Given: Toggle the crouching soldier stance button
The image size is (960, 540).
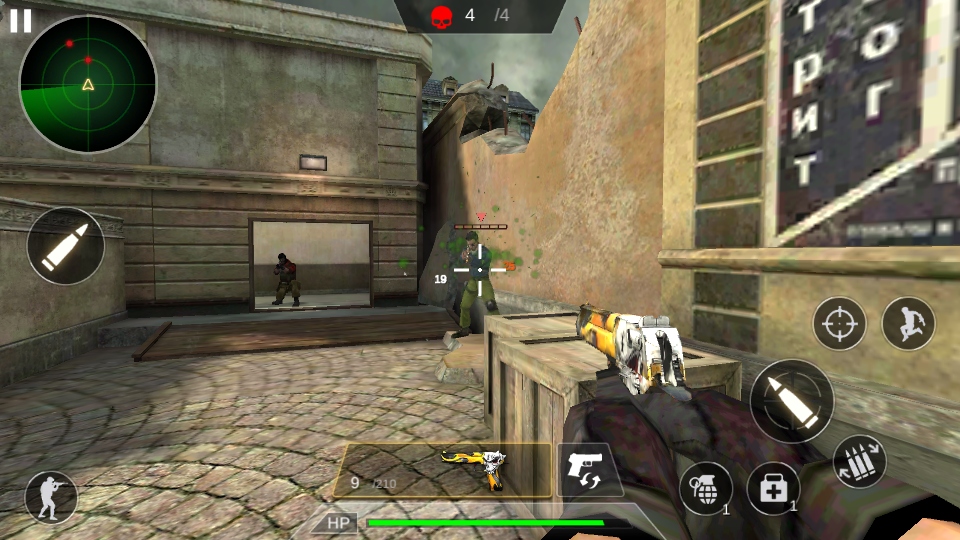Looking at the screenshot, I should click(x=51, y=496).
